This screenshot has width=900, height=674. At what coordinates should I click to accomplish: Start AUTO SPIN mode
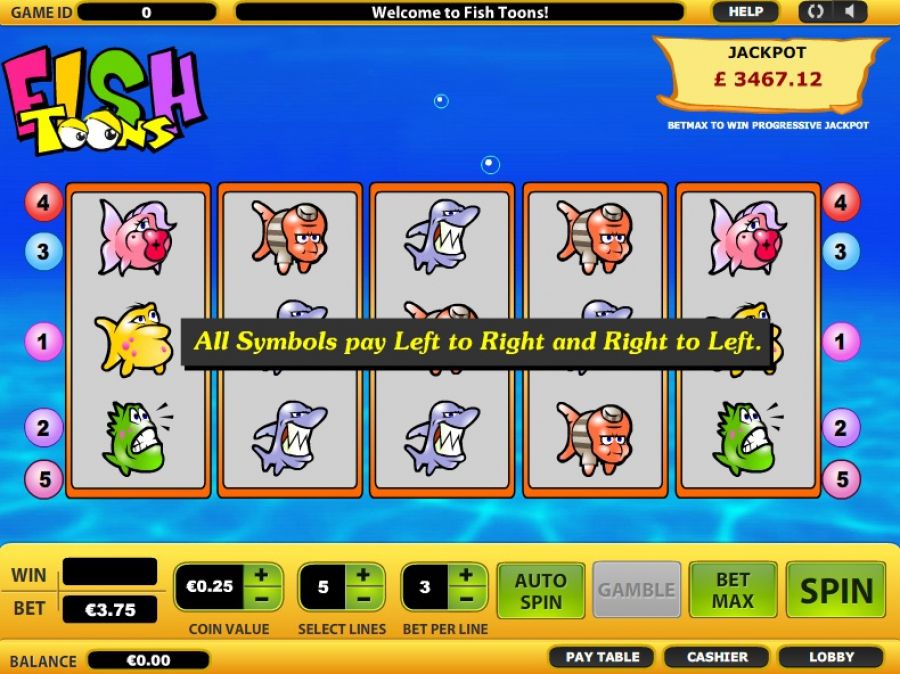[540, 590]
